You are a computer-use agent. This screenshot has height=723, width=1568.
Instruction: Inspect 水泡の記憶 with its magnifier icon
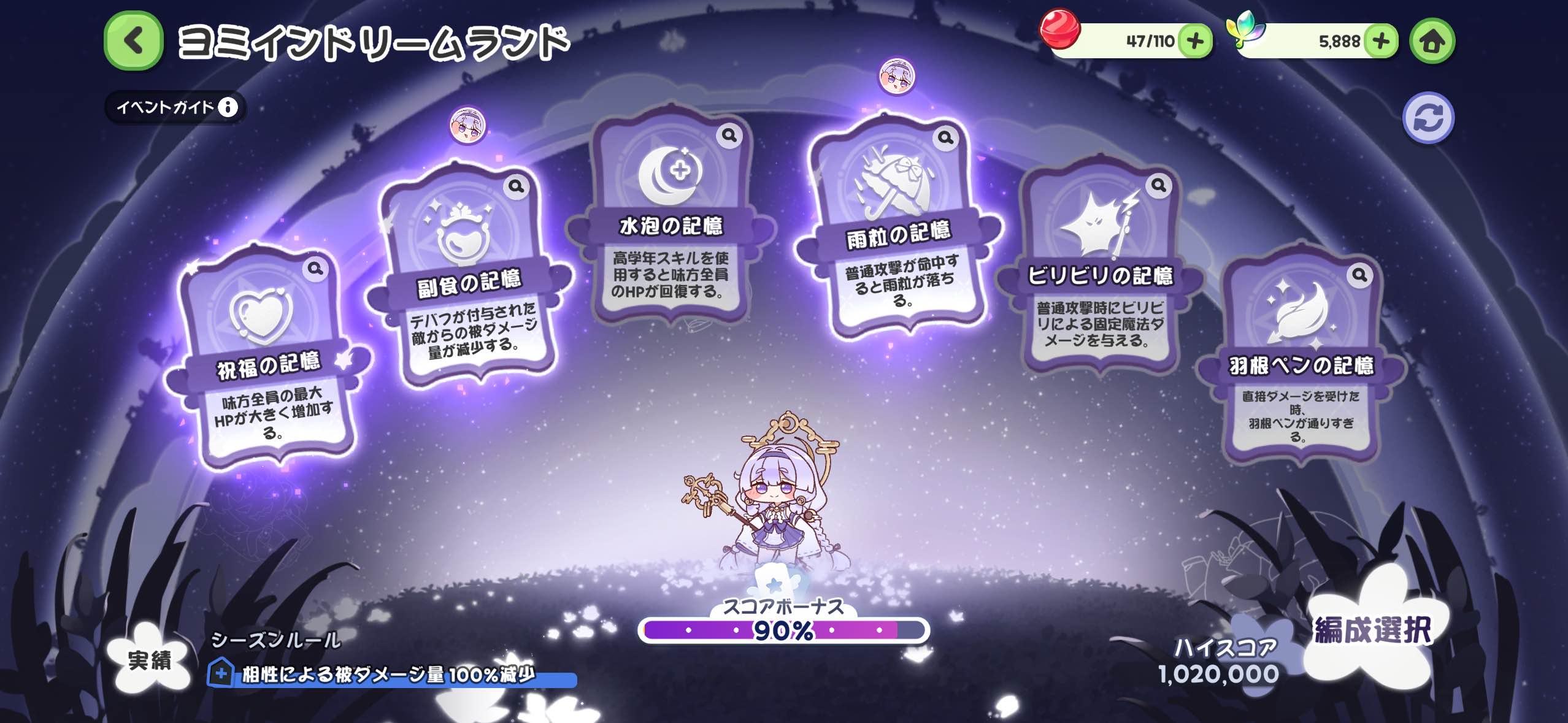(729, 135)
